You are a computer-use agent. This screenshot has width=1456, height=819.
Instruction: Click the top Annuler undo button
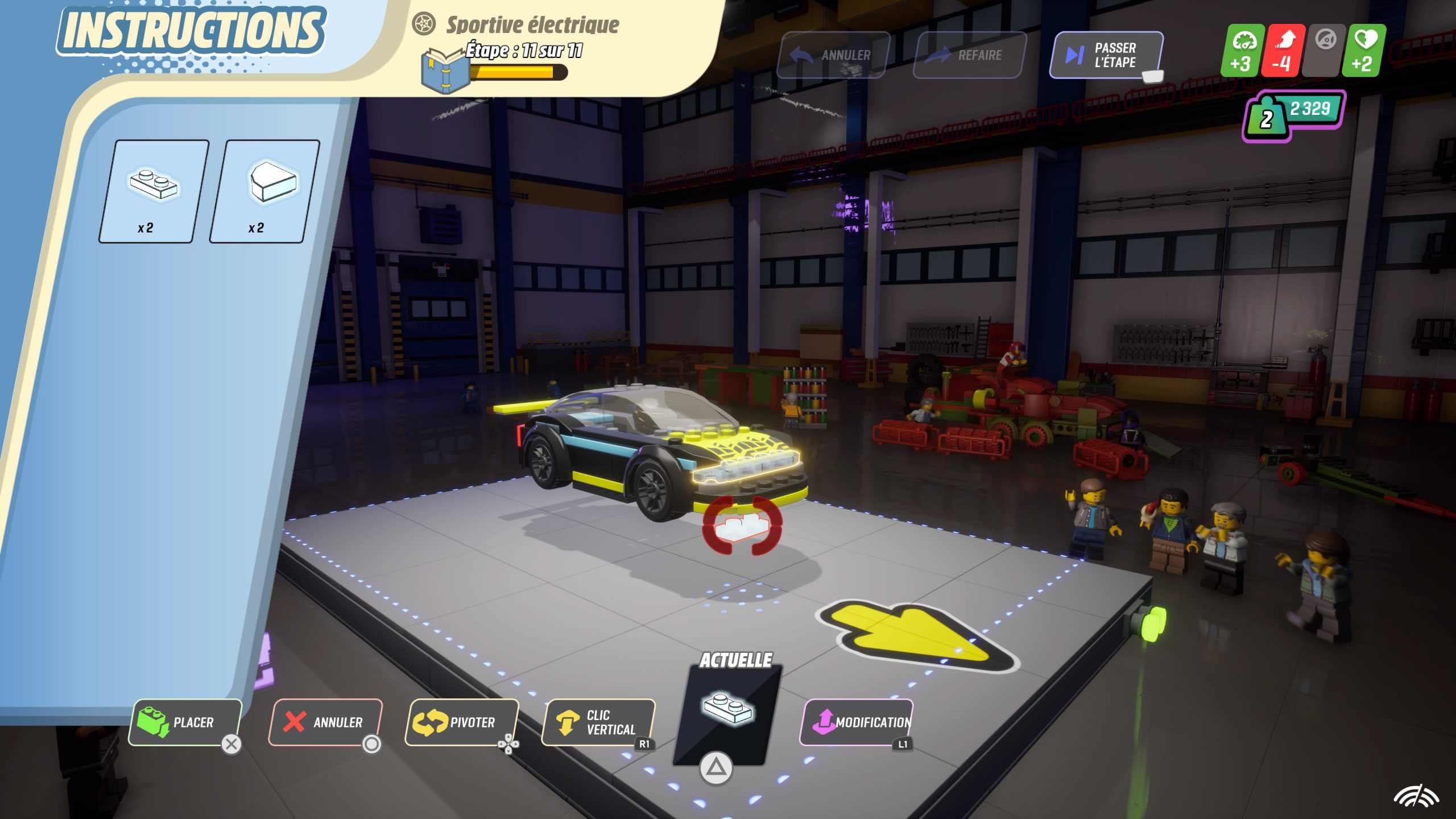click(833, 55)
